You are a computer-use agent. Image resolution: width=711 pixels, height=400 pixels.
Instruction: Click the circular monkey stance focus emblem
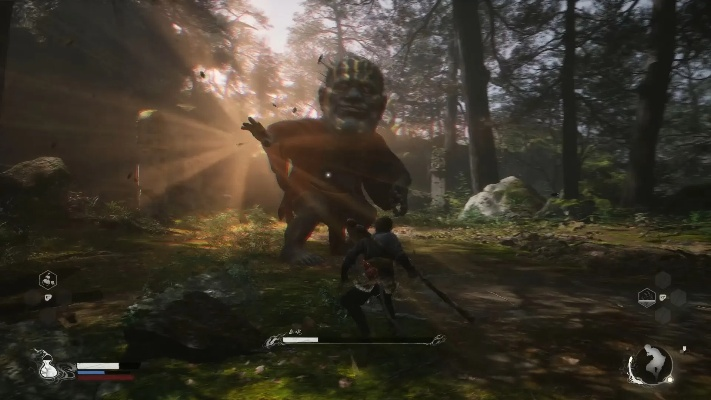(x=651, y=364)
